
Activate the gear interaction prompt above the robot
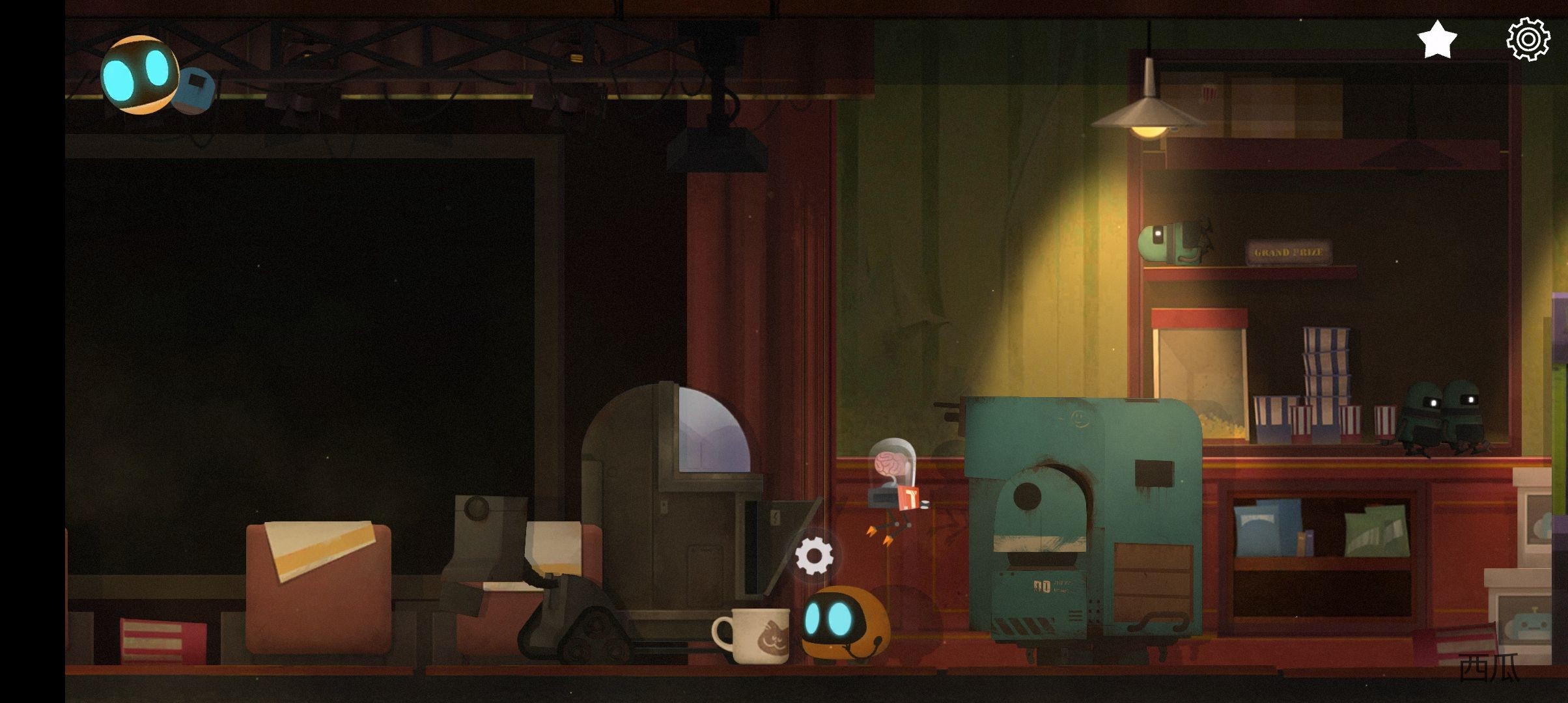(814, 557)
